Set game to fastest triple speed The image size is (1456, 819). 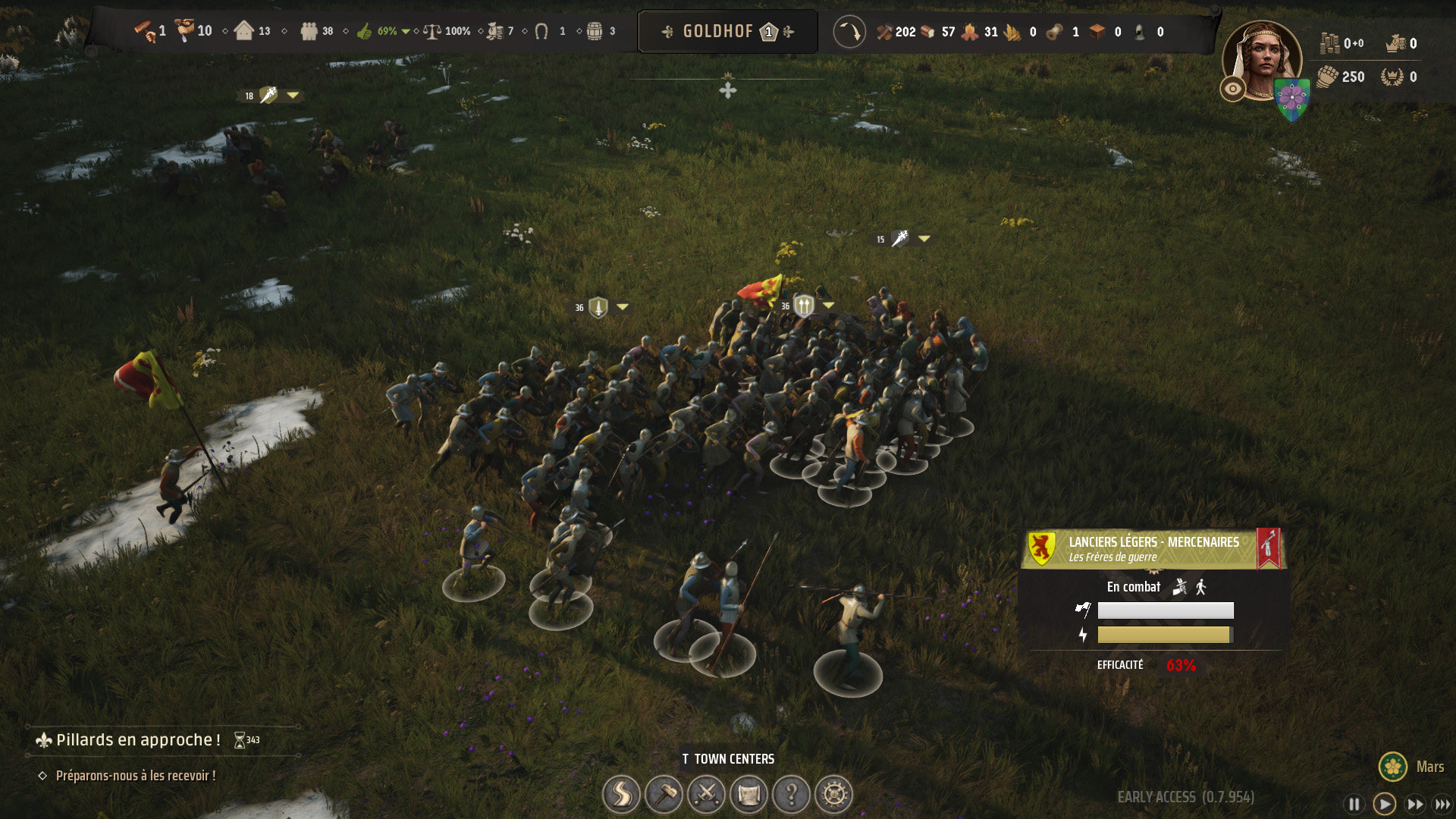point(1442,804)
